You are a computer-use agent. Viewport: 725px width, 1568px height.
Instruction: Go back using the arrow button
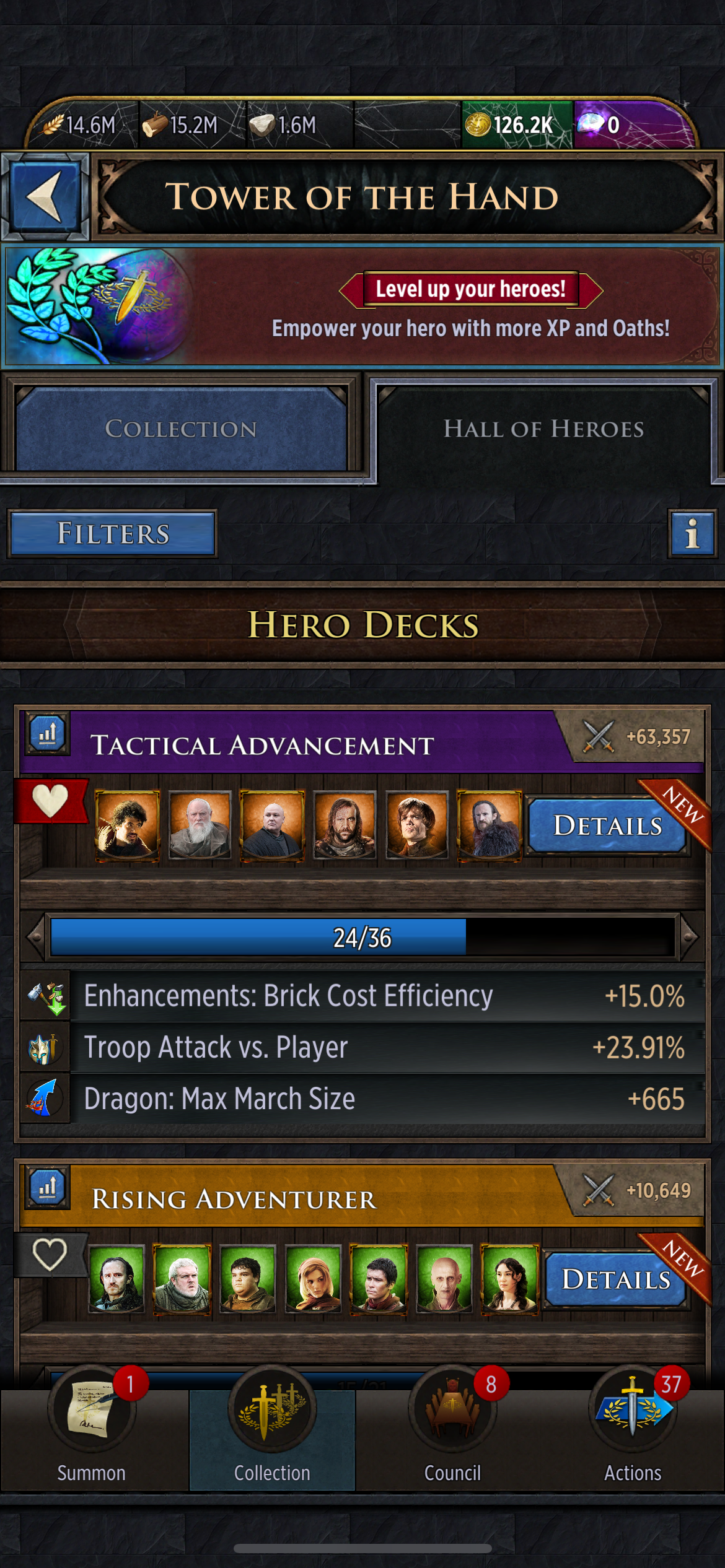45,196
